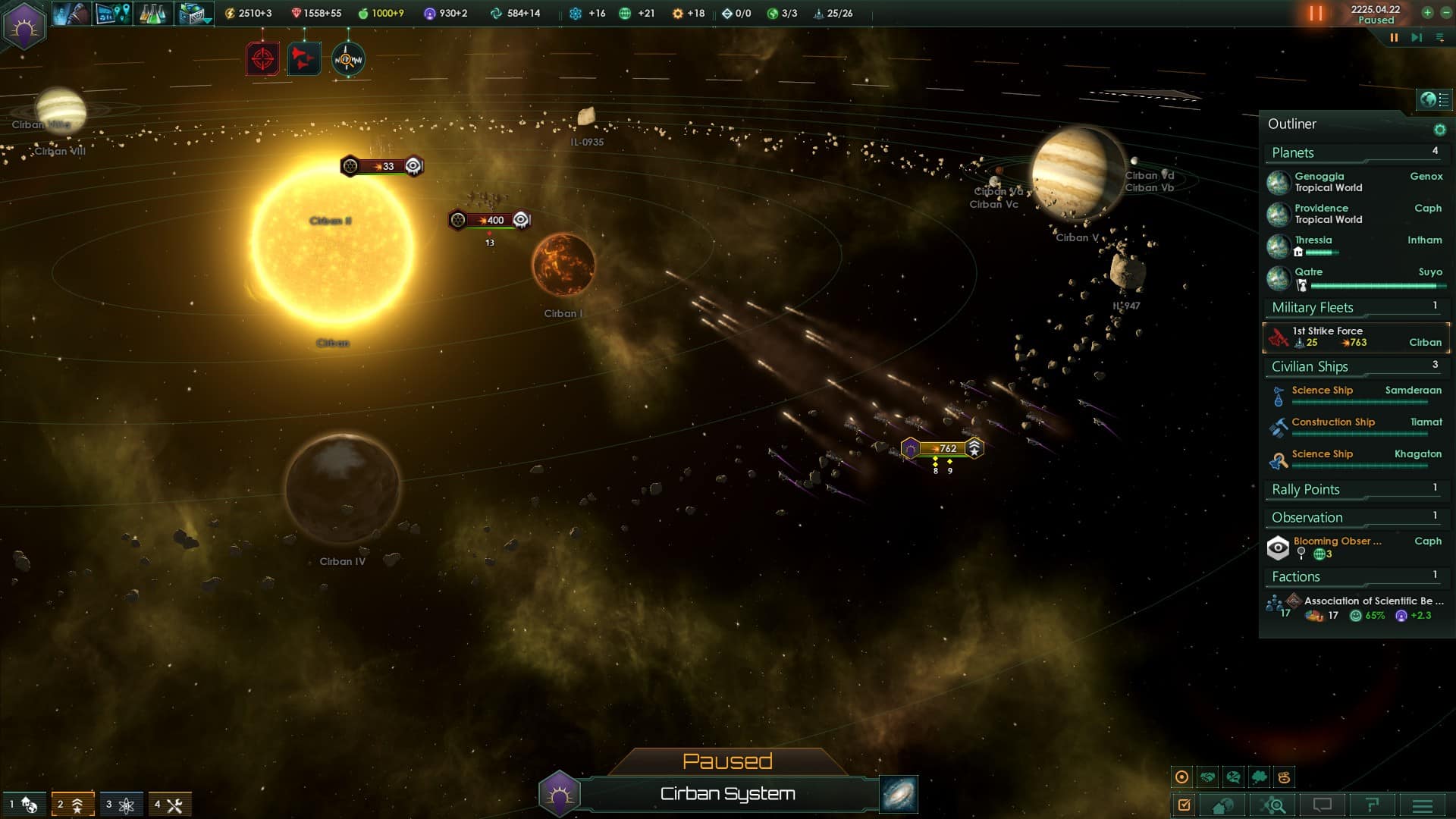Click the galaxy minimap thumbnail bottom-center

[897, 795]
